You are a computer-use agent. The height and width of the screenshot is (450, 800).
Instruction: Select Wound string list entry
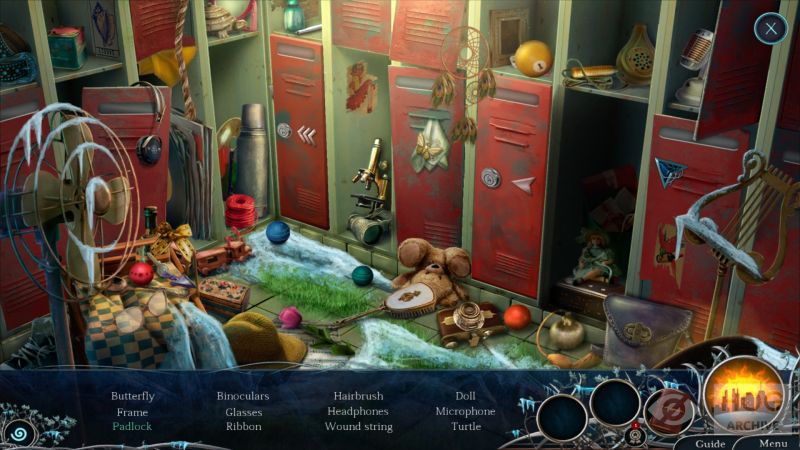[358, 426]
